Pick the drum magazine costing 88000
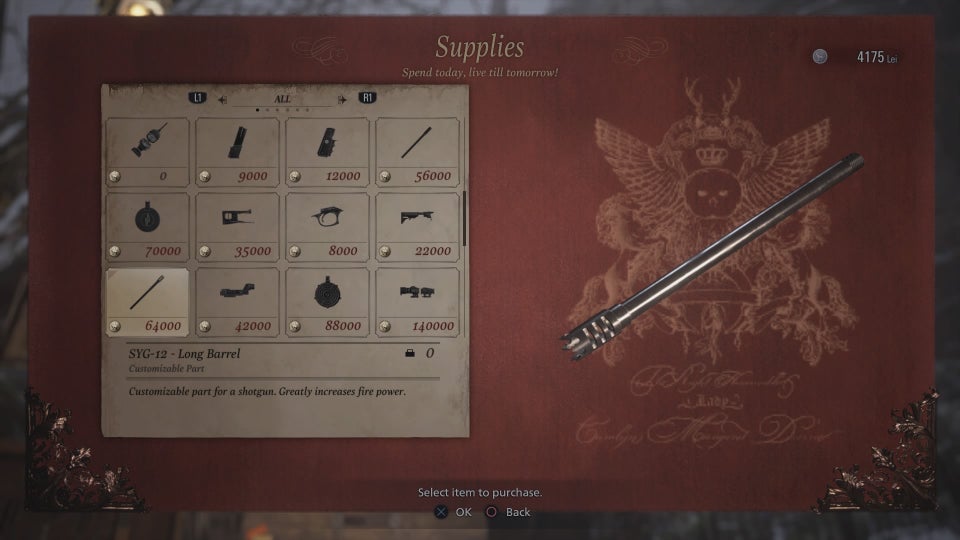Screen dimensions: 960x540 (327, 301)
